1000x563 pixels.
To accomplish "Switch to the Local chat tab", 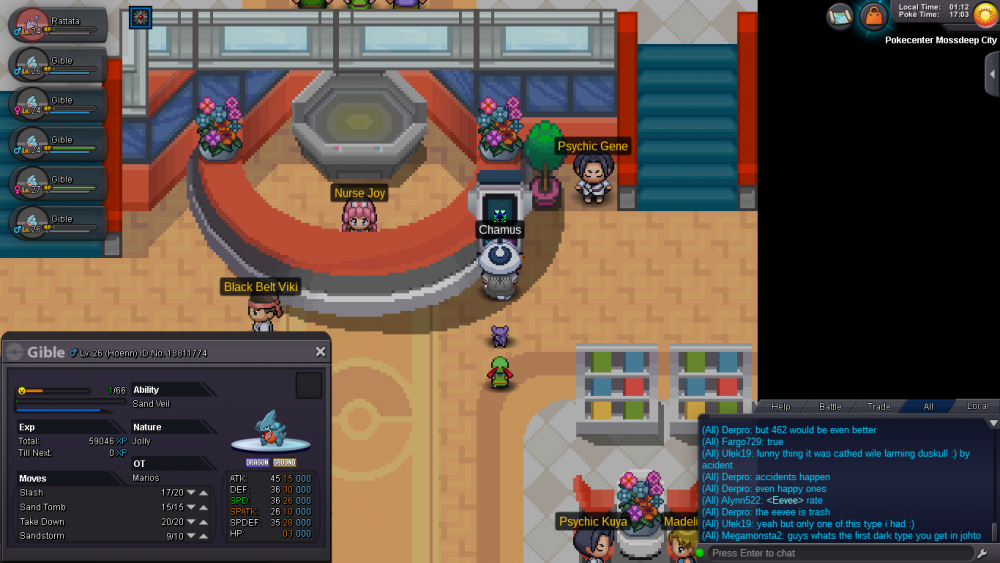I will coord(976,406).
